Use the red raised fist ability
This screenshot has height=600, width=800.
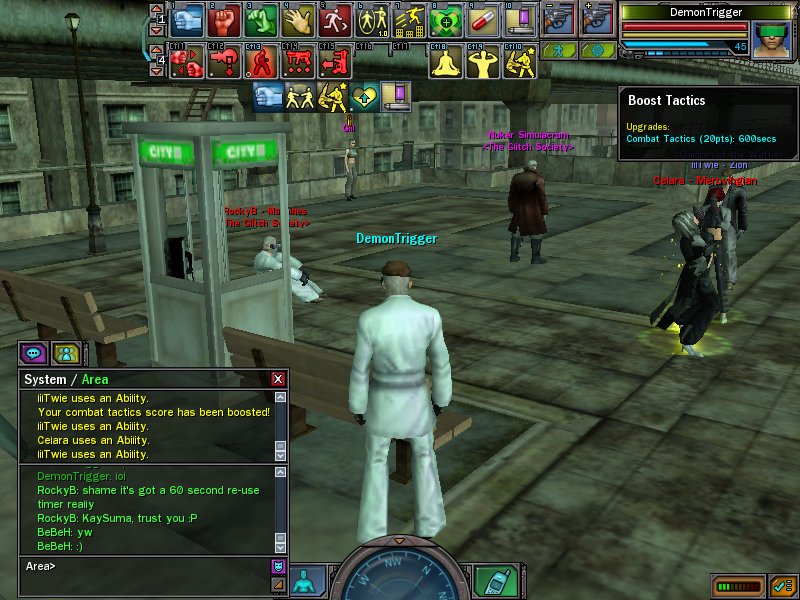225,19
